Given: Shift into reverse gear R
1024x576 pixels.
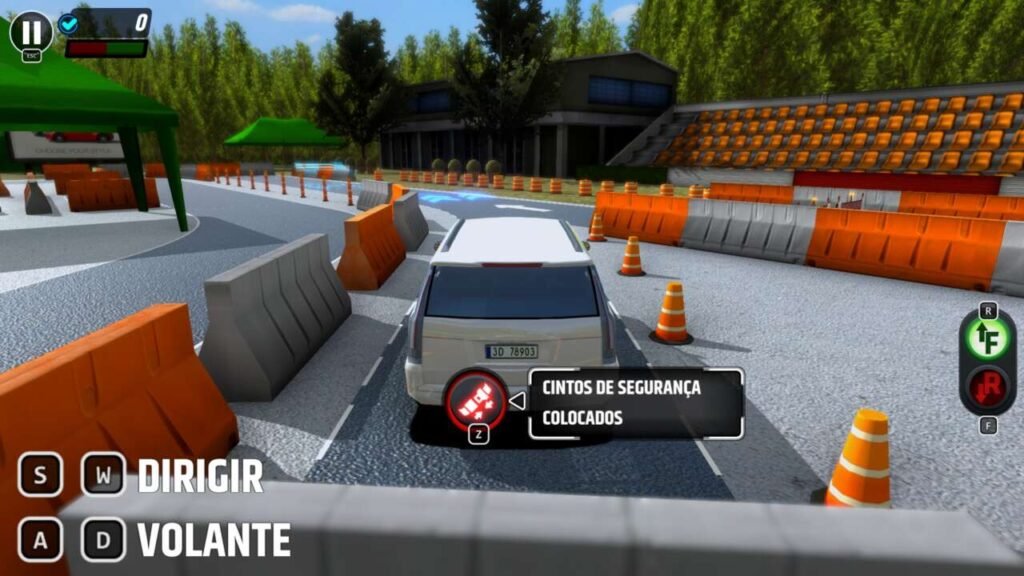Looking at the screenshot, I should click(987, 387).
